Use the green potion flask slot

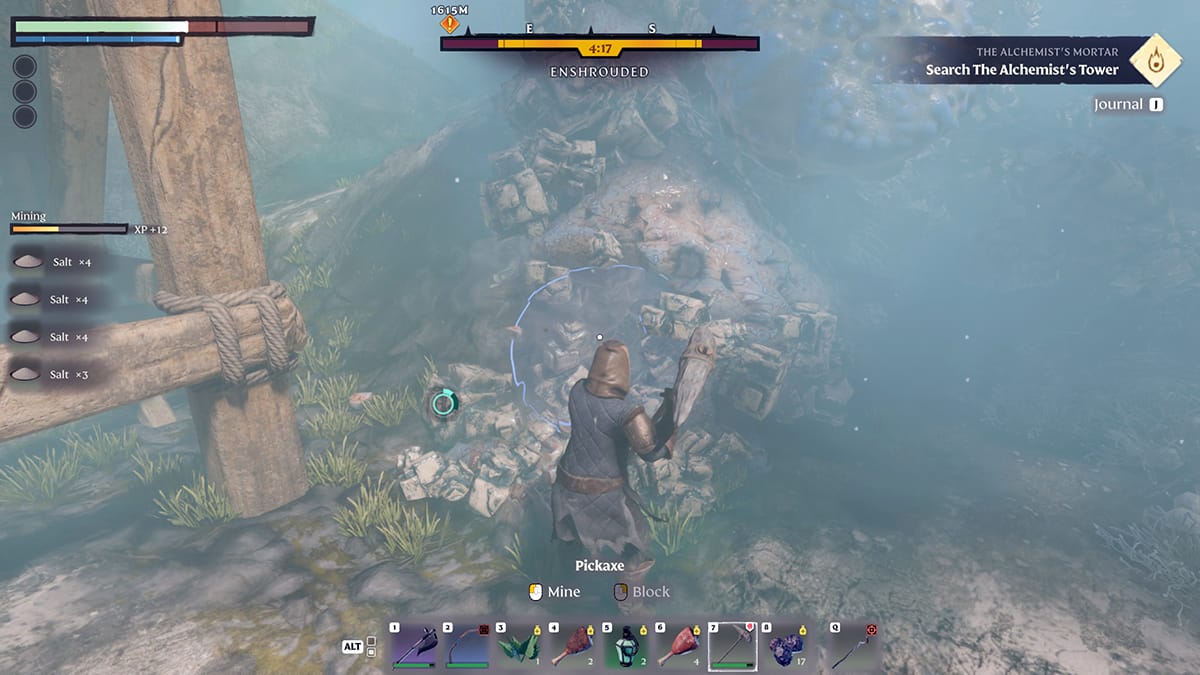[x=627, y=646]
